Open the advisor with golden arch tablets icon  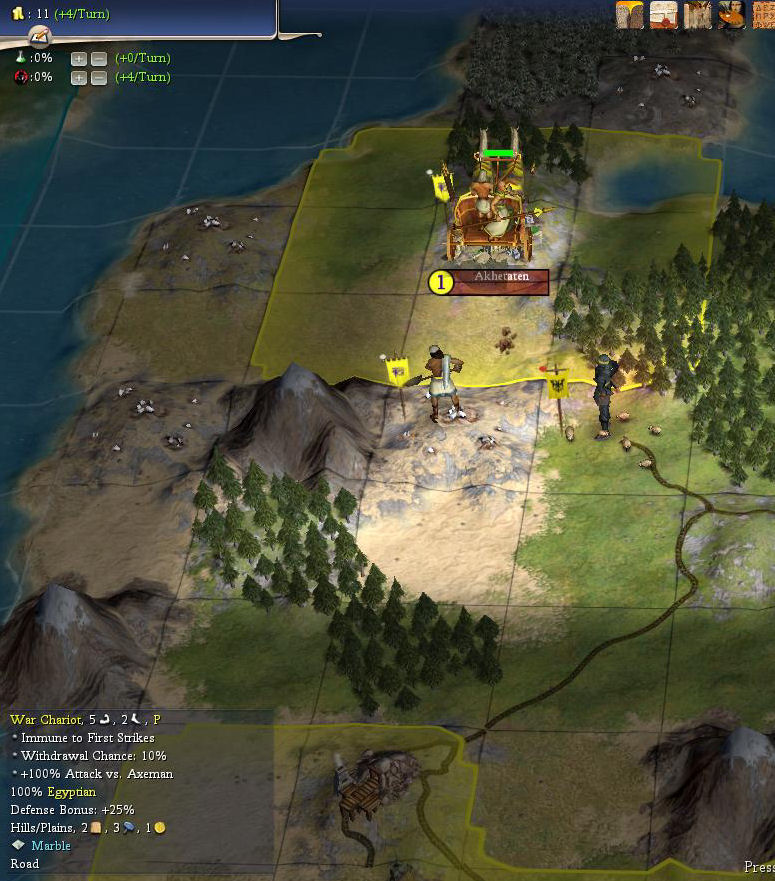tap(629, 15)
